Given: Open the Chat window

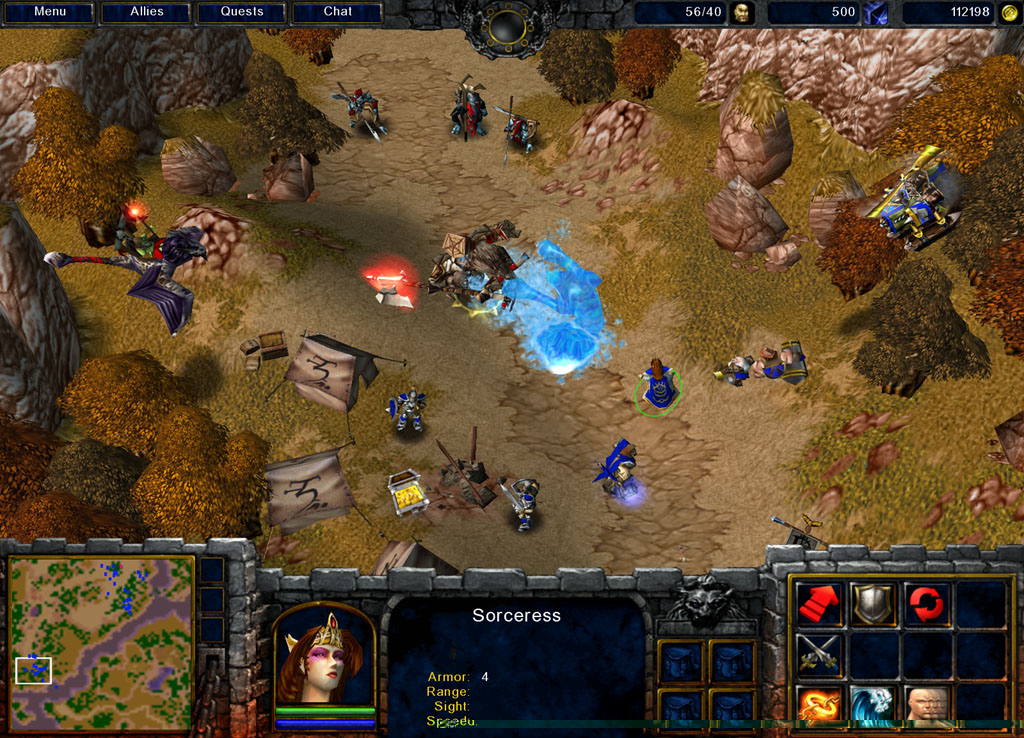Looking at the screenshot, I should pyautogui.click(x=338, y=12).
